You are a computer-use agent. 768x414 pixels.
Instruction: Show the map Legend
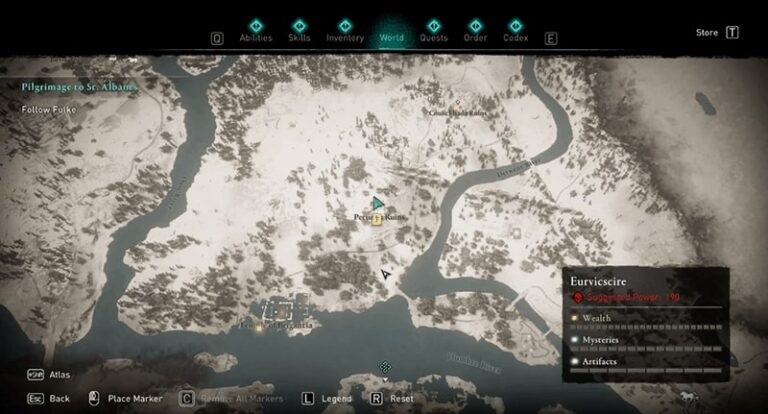[330, 398]
